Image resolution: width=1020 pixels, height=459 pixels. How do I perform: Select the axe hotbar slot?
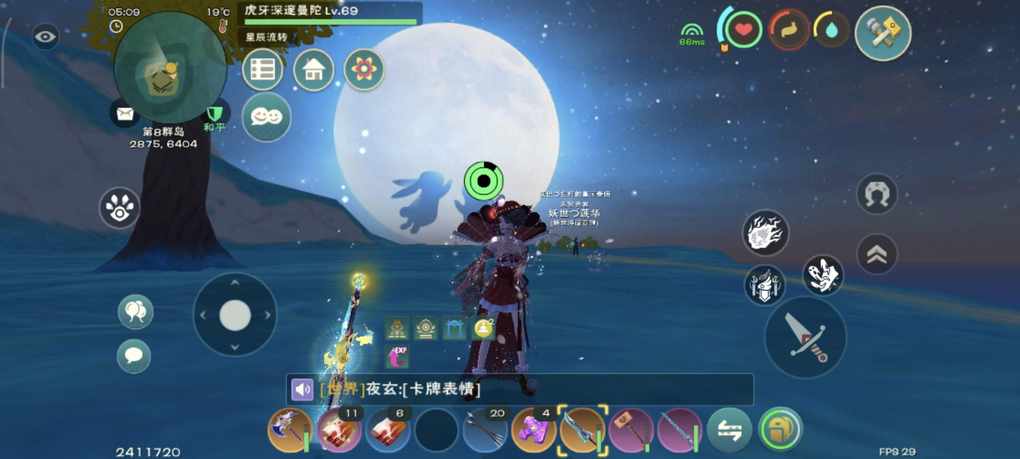click(290, 431)
